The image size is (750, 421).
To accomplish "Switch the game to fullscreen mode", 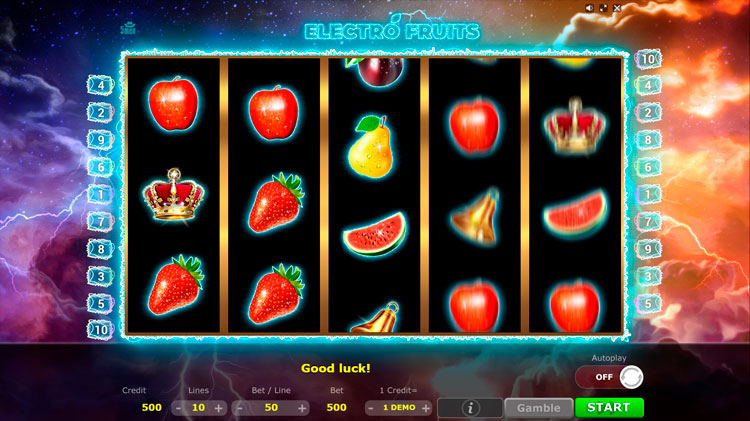I will point(603,8).
